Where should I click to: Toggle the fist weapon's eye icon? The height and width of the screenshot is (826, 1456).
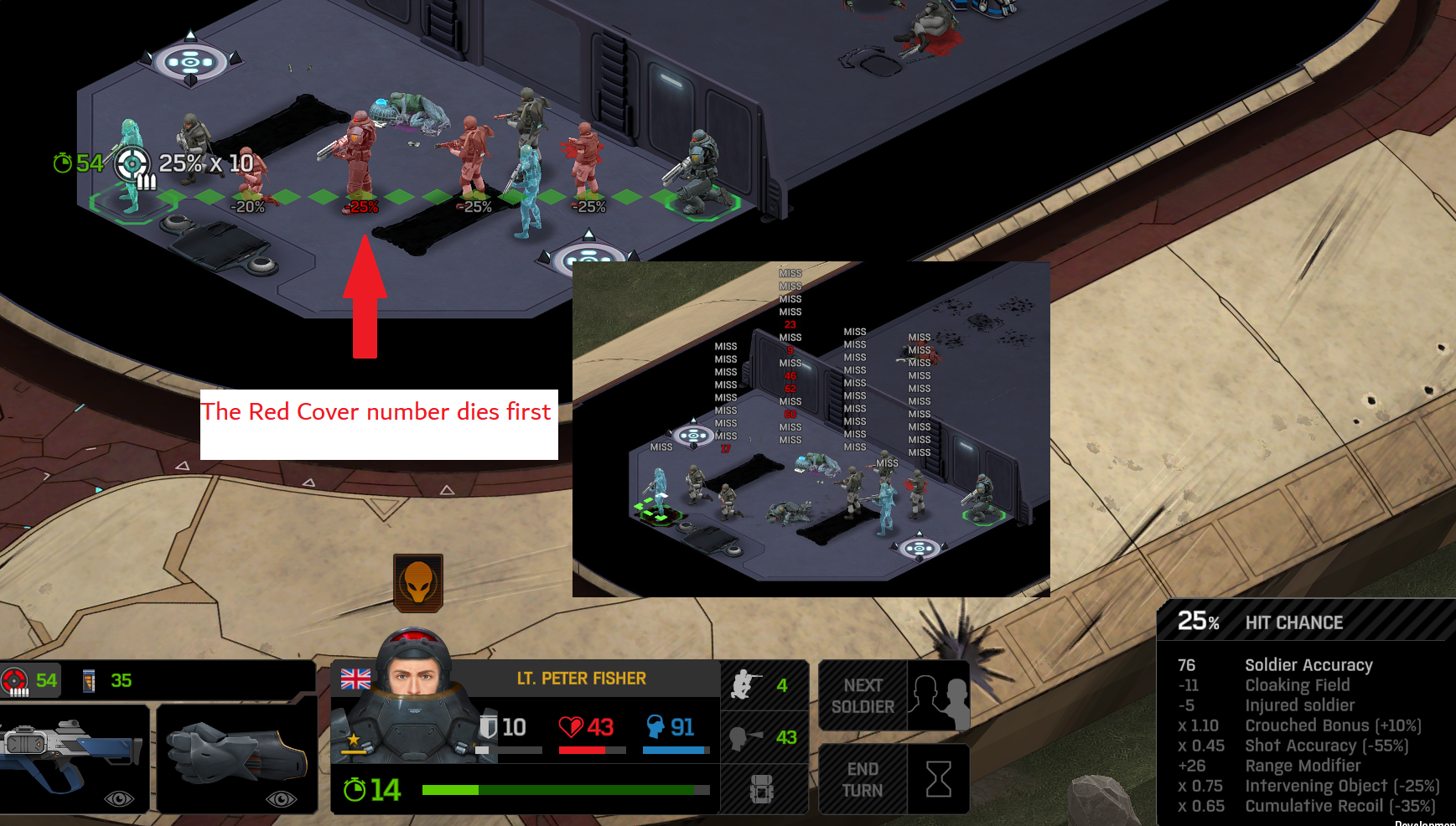(281, 798)
